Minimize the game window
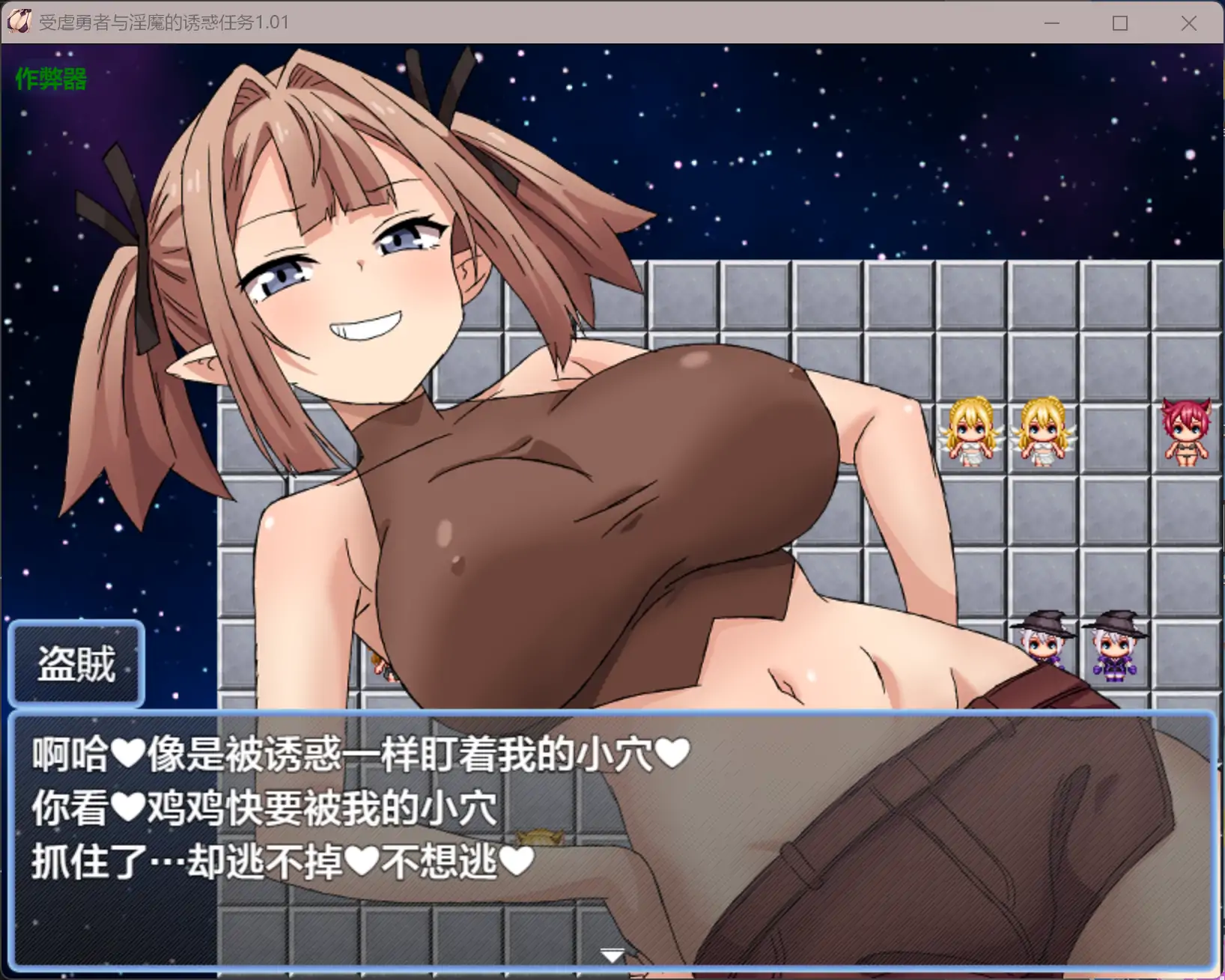The image size is (1225, 980). [x=1052, y=23]
